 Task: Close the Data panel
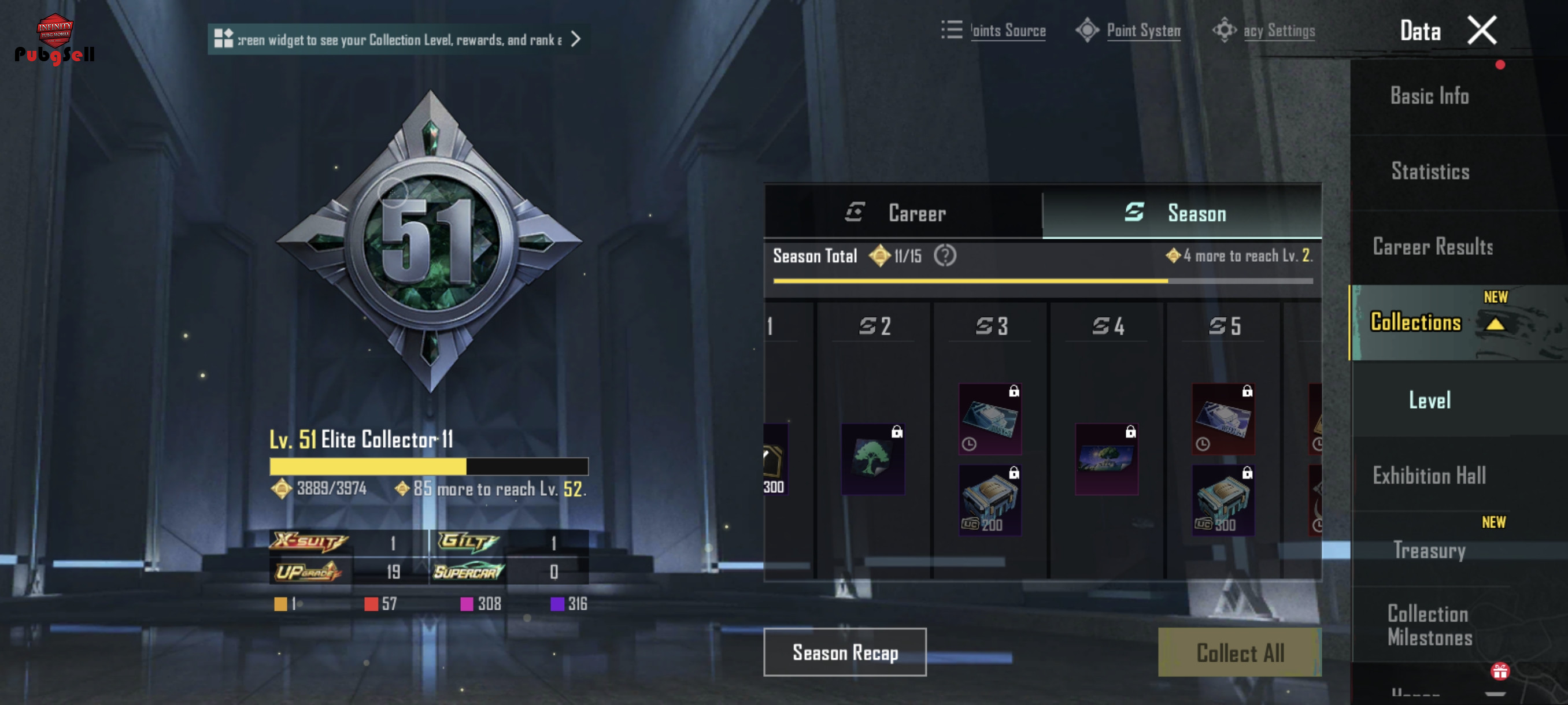tap(1481, 31)
